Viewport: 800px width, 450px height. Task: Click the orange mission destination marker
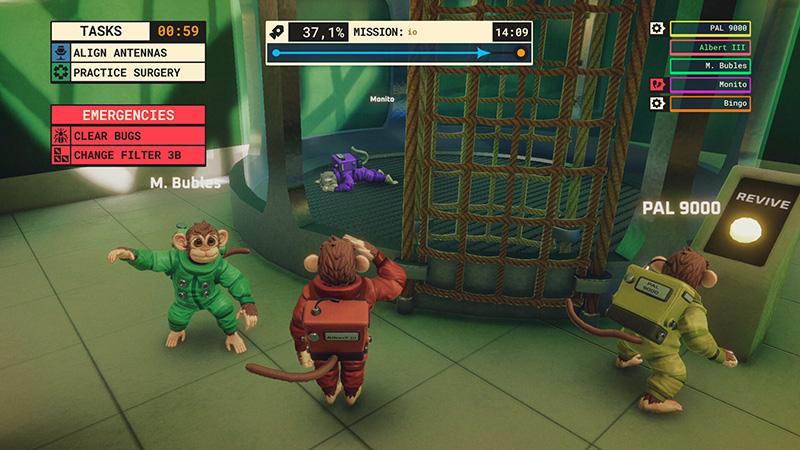click(520, 53)
